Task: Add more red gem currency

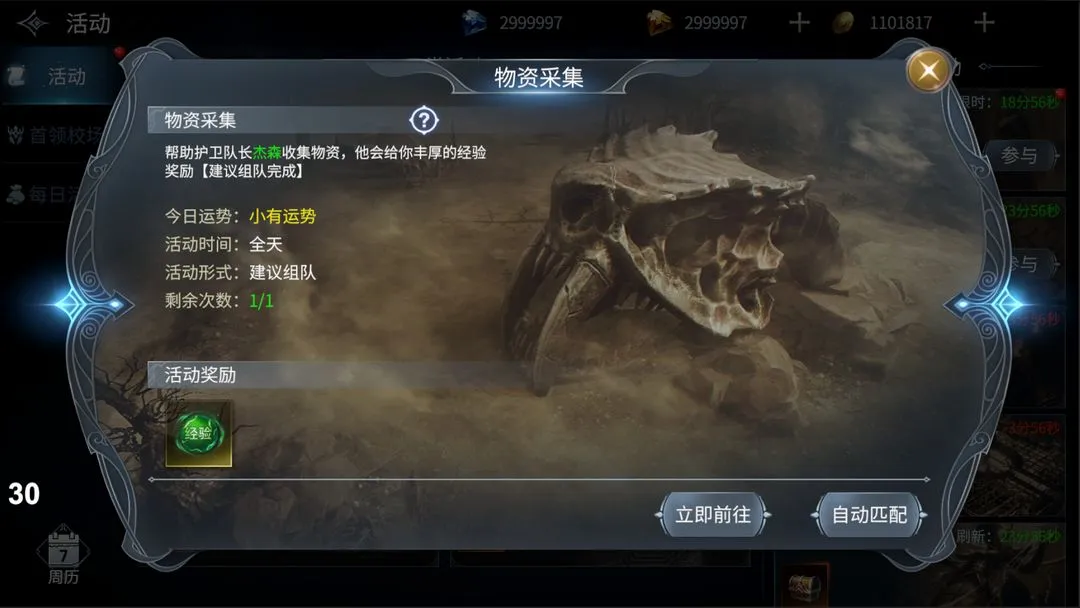Action: click(x=798, y=22)
